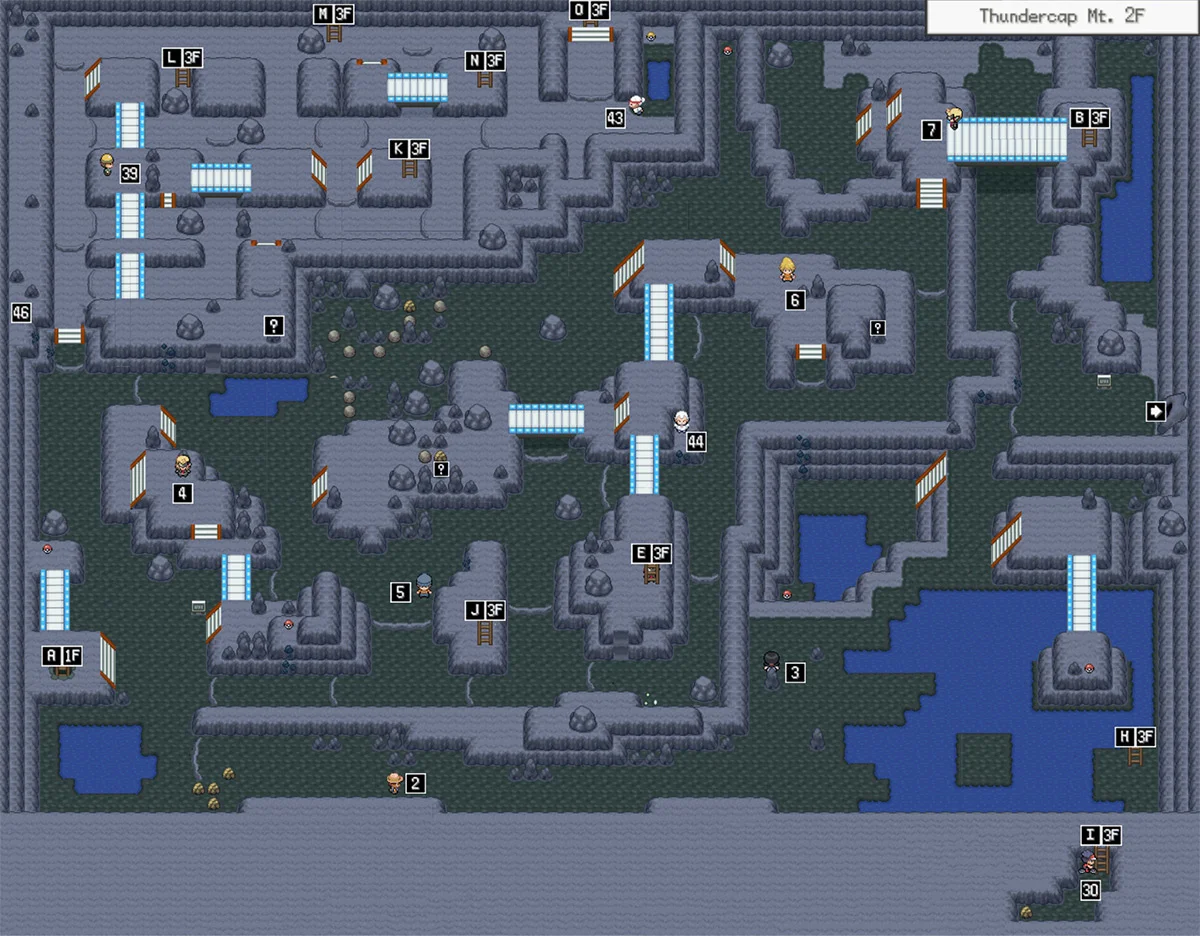Choose the N 3F ladder marker

485,61
